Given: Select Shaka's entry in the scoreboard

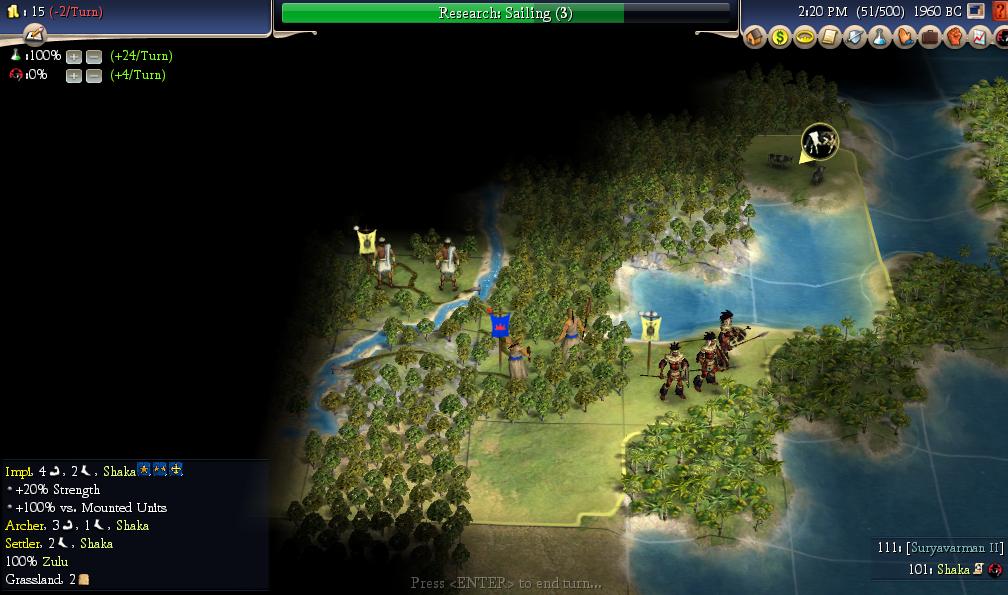Looking at the screenshot, I should point(953,569).
